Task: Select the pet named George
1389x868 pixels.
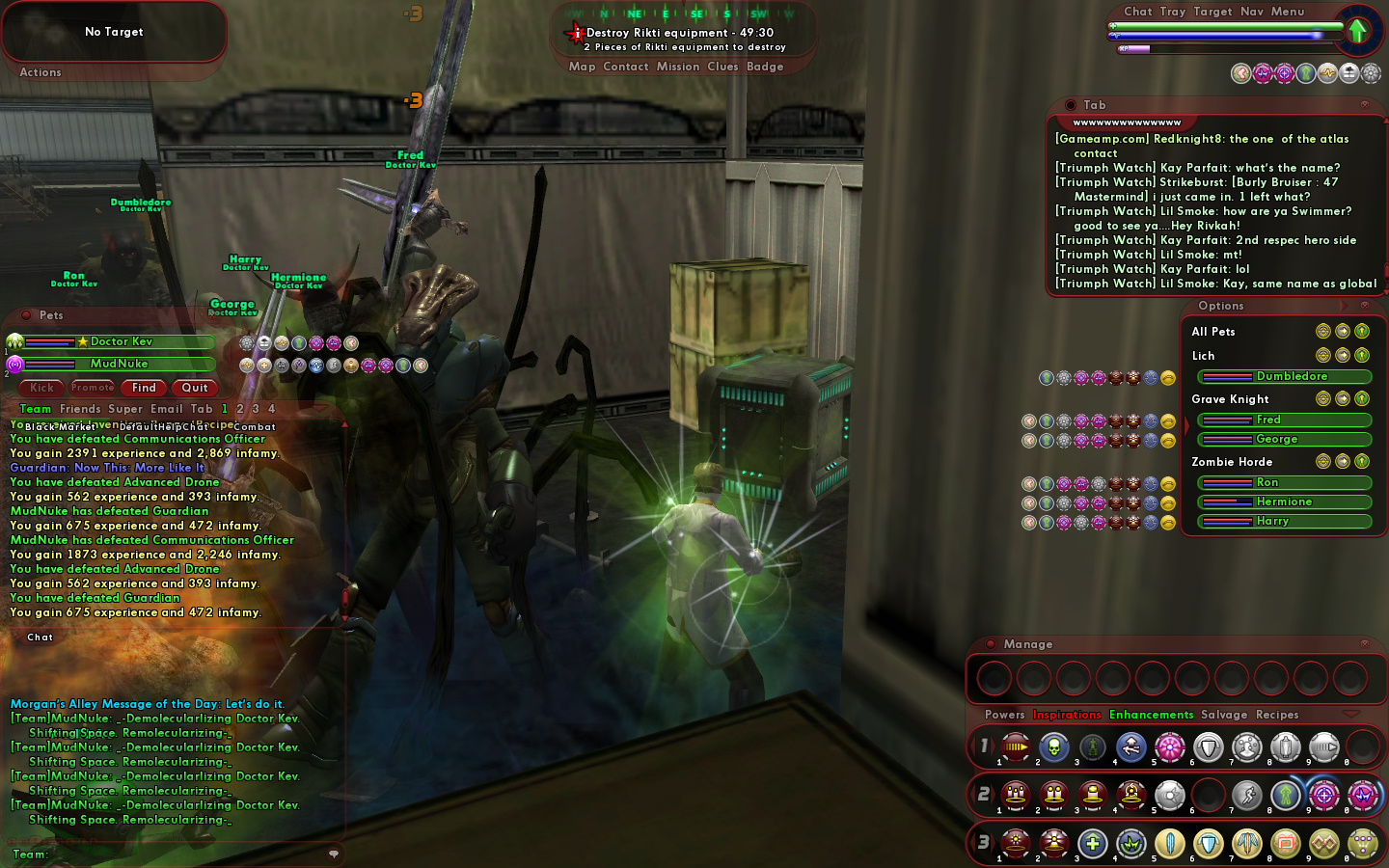Action: tap(1276, 439)
